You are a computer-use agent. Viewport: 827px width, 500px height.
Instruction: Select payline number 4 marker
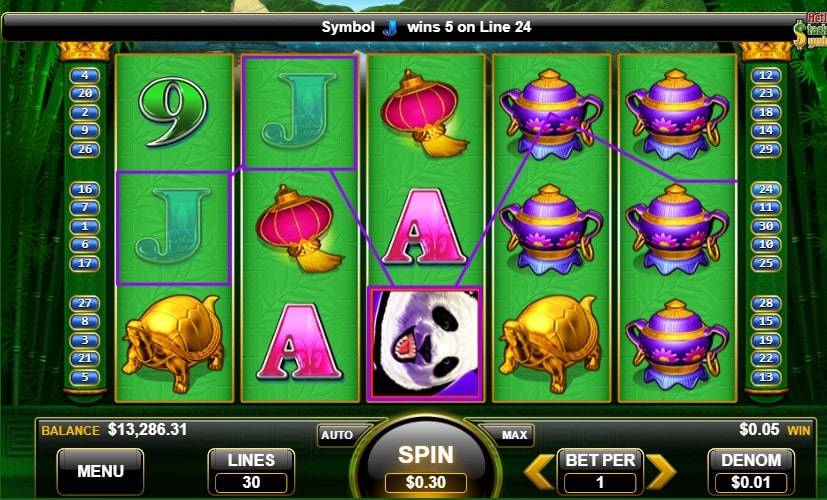tap(84, 75)
